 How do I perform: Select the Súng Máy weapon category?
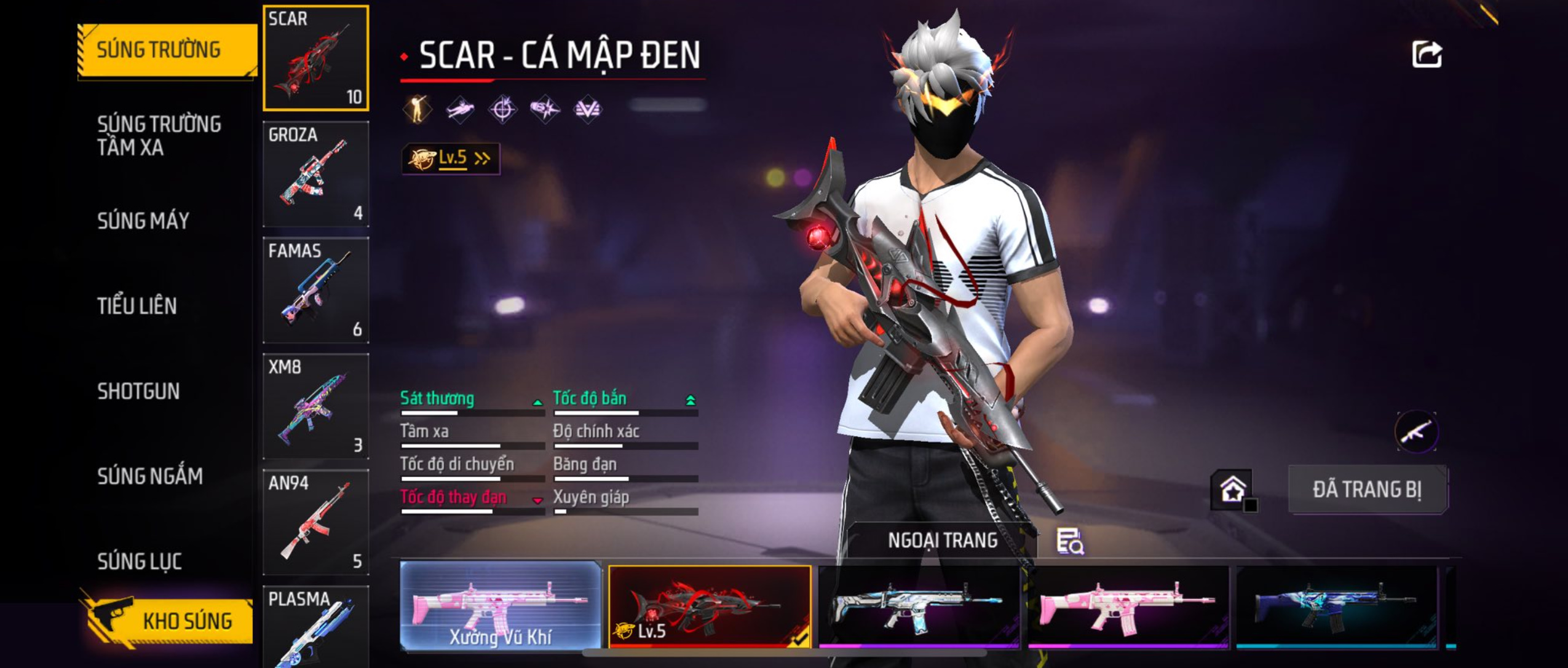pyautogui.click(x=143, y=221)
